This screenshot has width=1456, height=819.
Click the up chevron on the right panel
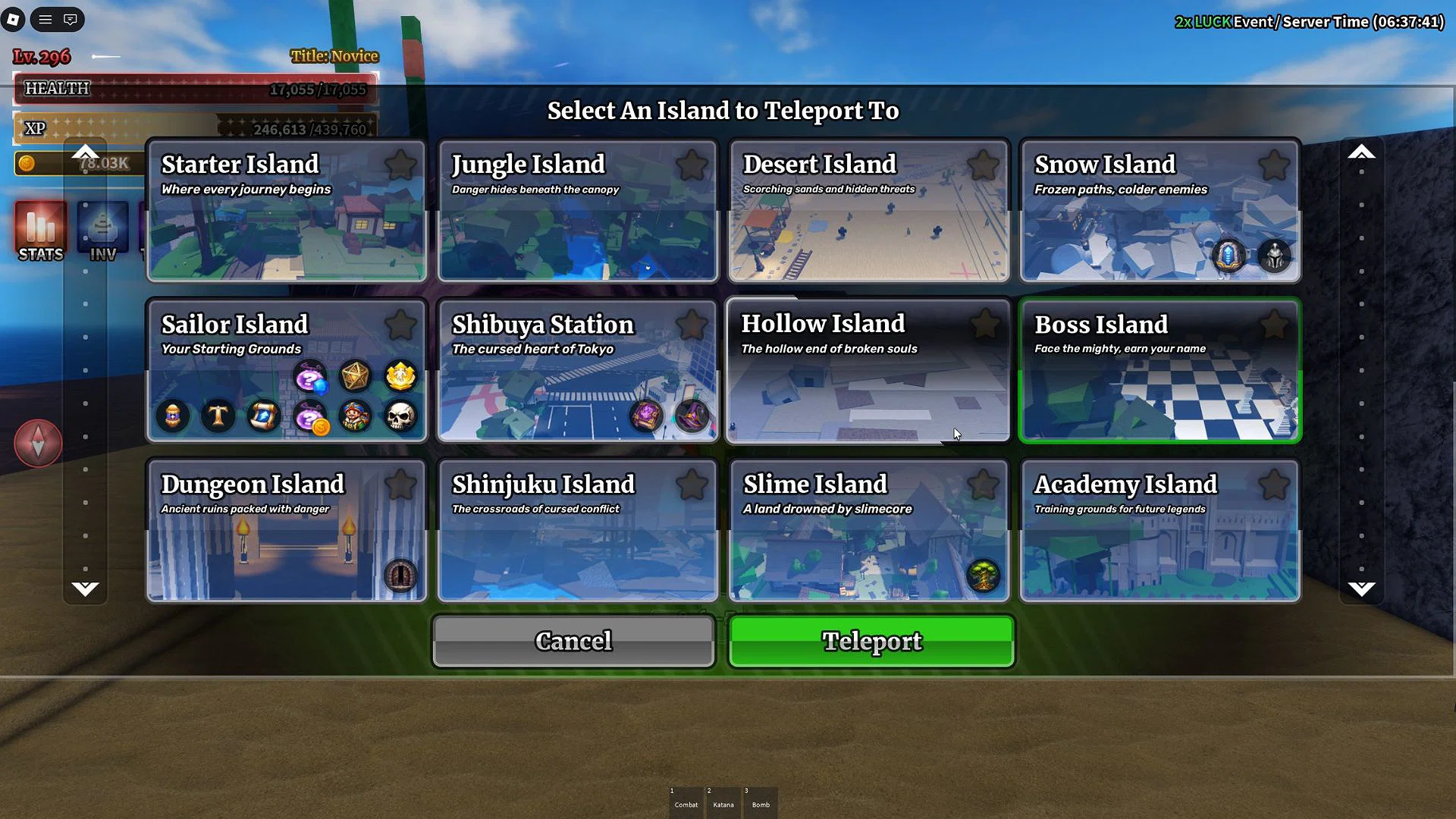[1361, 152]
